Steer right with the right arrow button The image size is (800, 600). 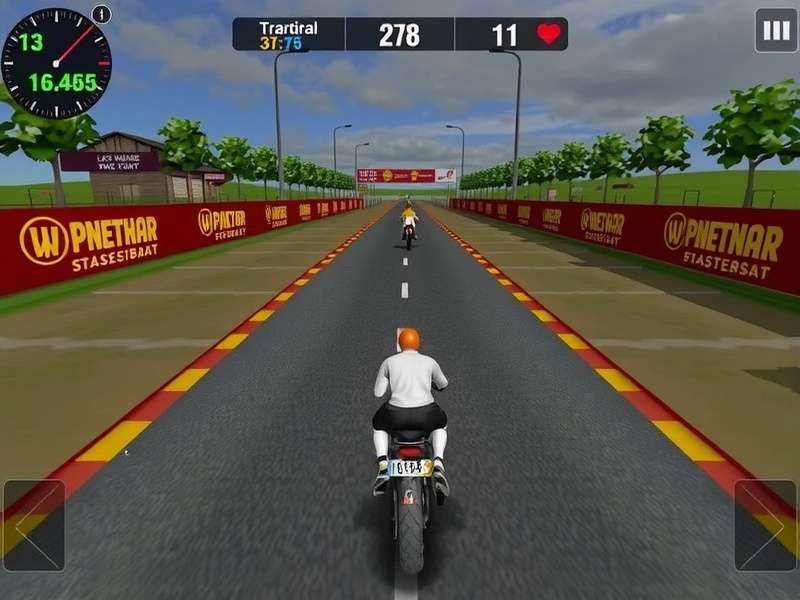(766, 525)
